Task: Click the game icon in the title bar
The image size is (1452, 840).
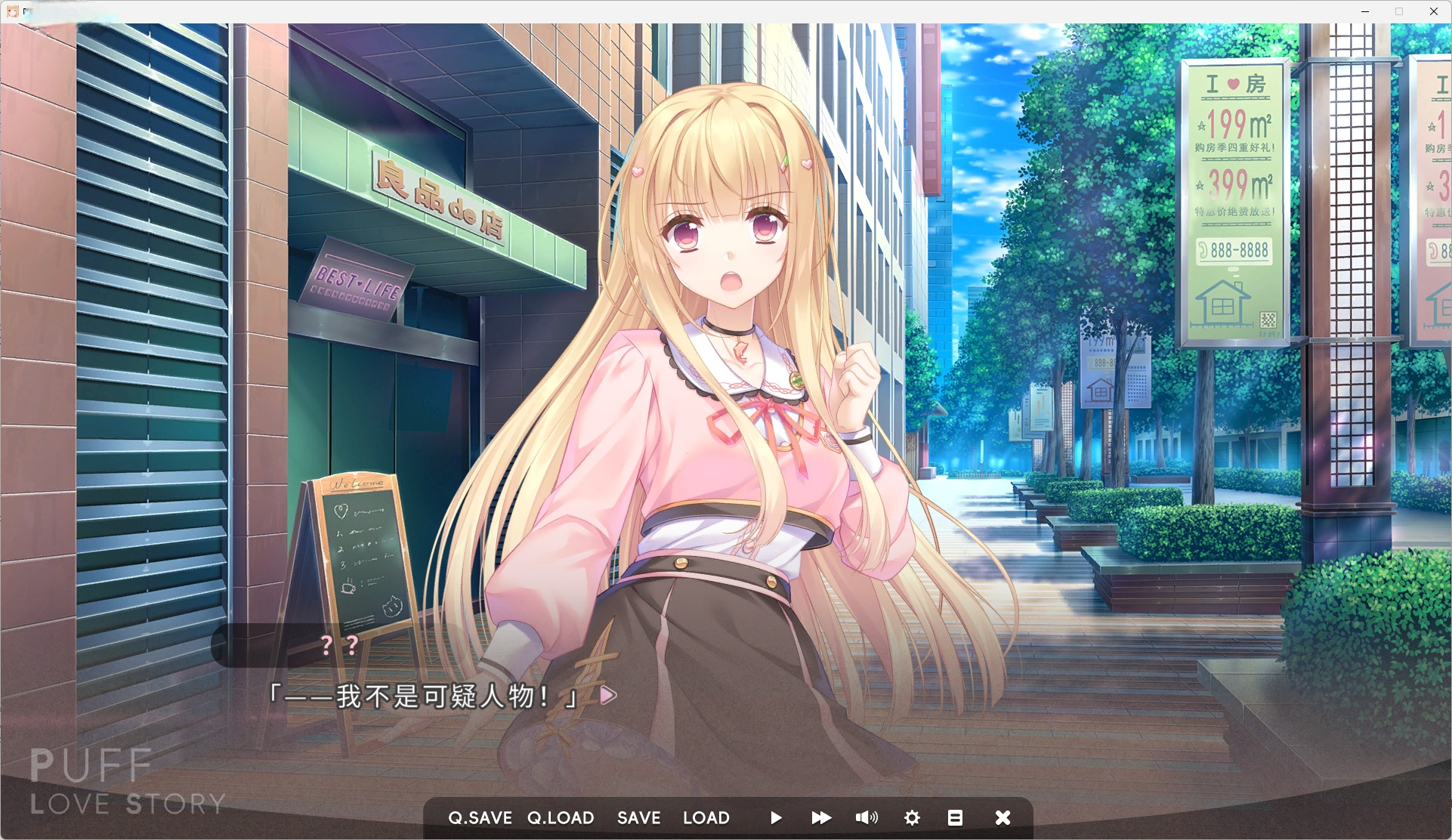Action: 12,11
